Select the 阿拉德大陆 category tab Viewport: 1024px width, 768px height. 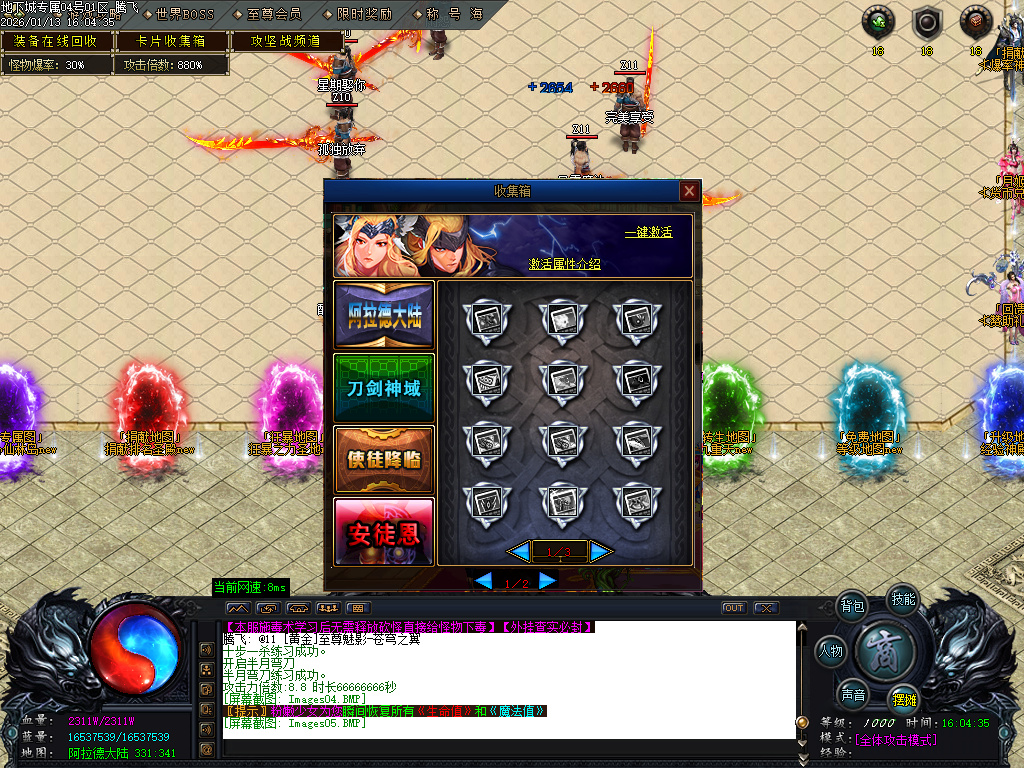coord(384,315)
